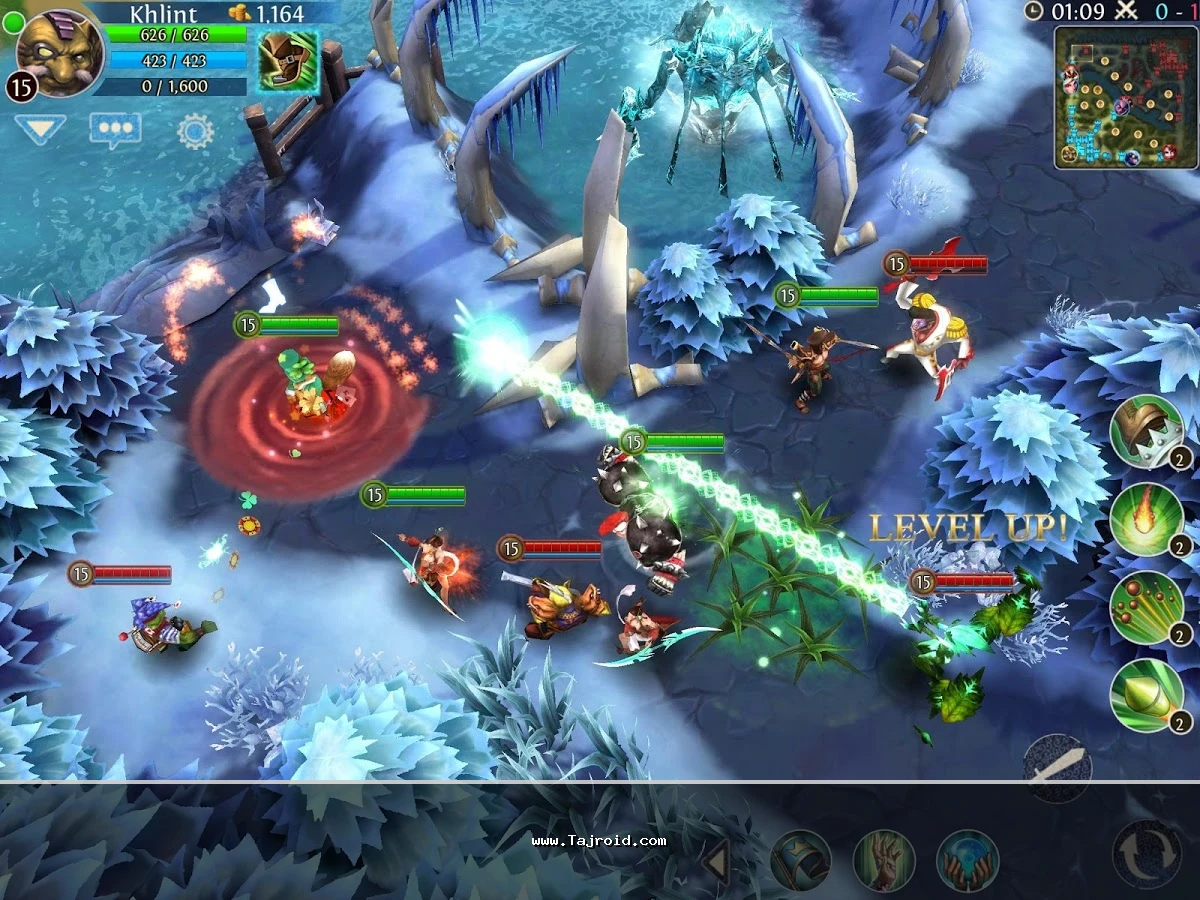
Task: Tap the circular arrows swap button
Action: (1147, 855)
